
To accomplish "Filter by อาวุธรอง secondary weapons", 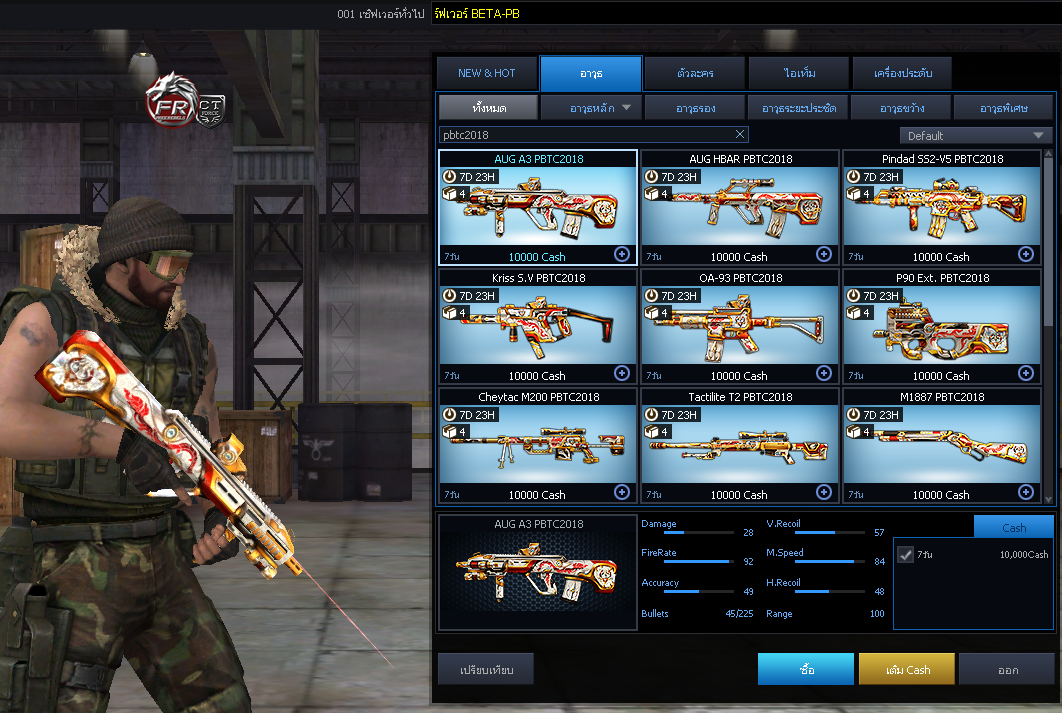I will tap(694, 107).
